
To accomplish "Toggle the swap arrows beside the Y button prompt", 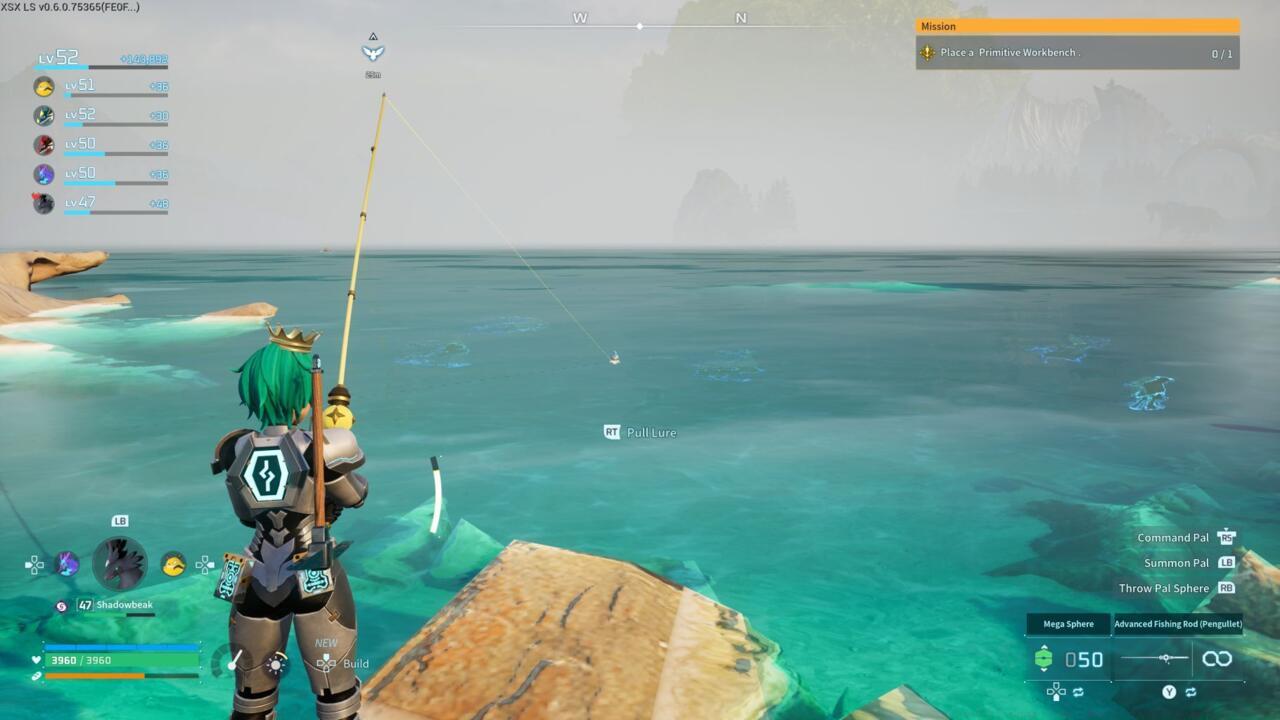I will 1190,692.
